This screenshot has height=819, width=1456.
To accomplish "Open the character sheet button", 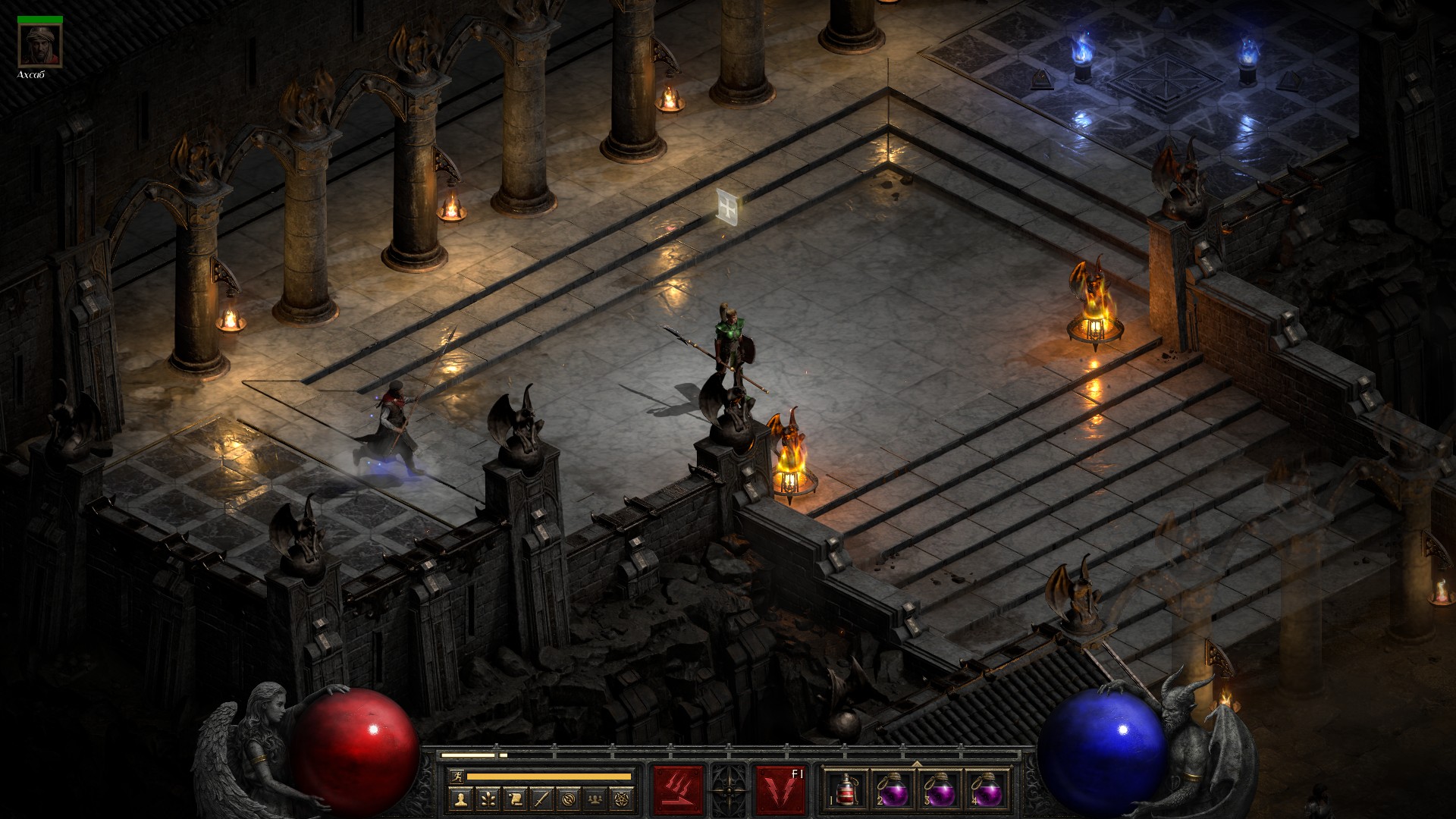I will click(x=461, y=799).
